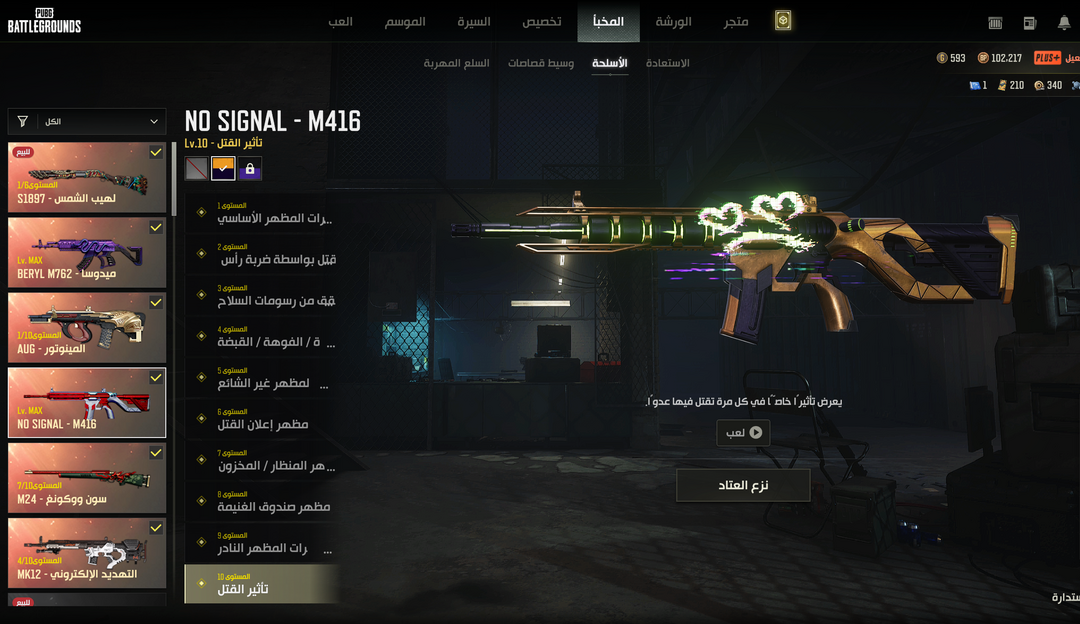
Task: Play the kill effect preview with لعب
Action: click(x=743, y=433)
